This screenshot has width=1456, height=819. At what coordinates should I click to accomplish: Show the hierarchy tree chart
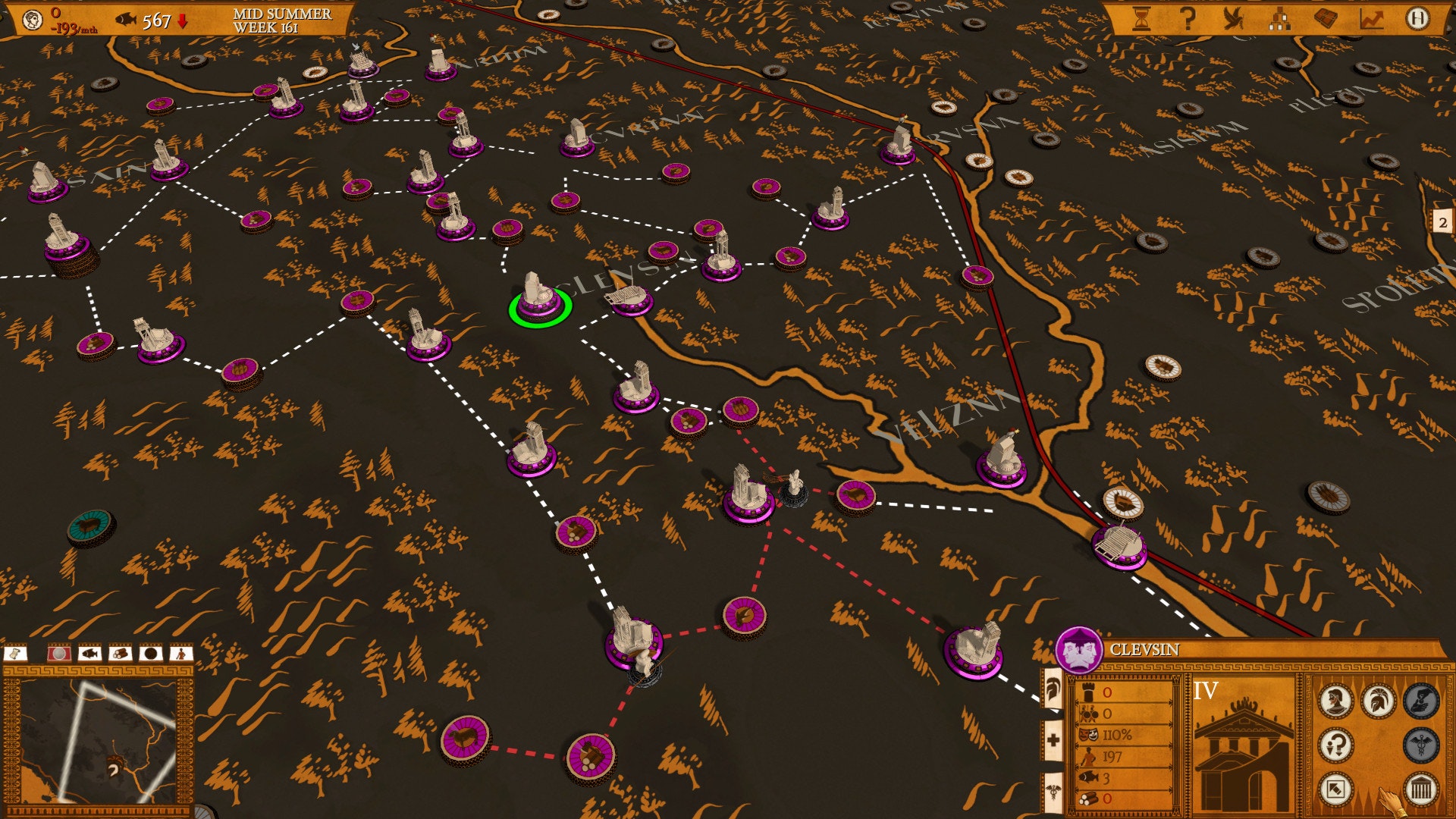(x=1280, y=19)
